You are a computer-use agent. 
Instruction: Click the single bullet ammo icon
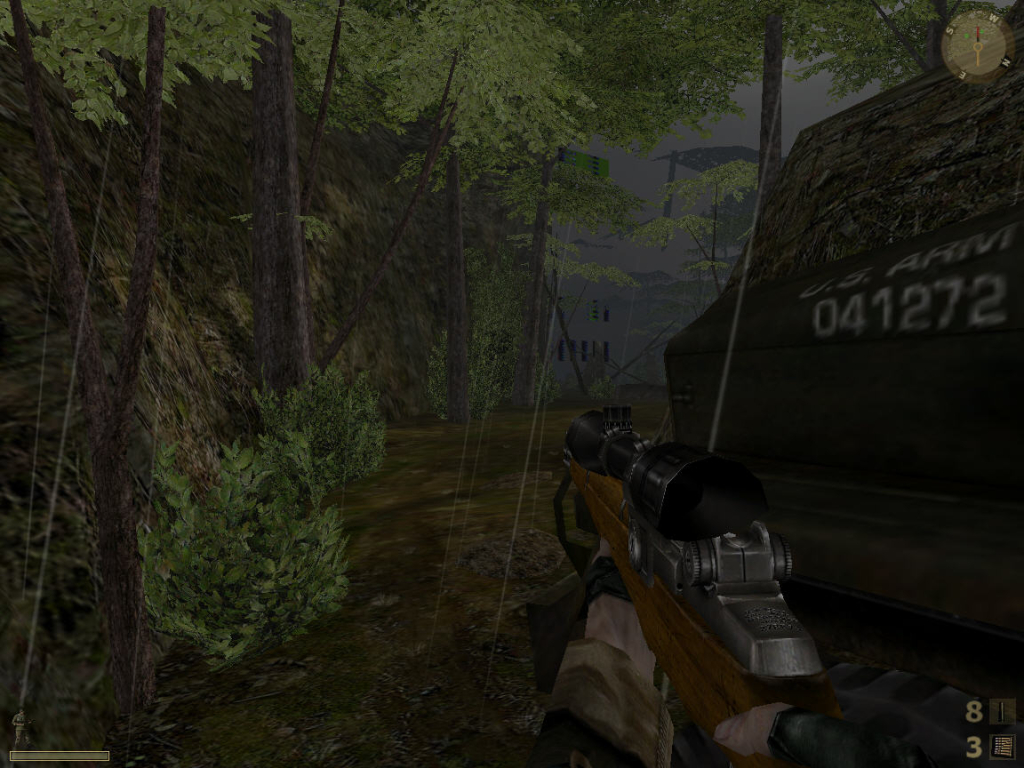(1002, 711)
